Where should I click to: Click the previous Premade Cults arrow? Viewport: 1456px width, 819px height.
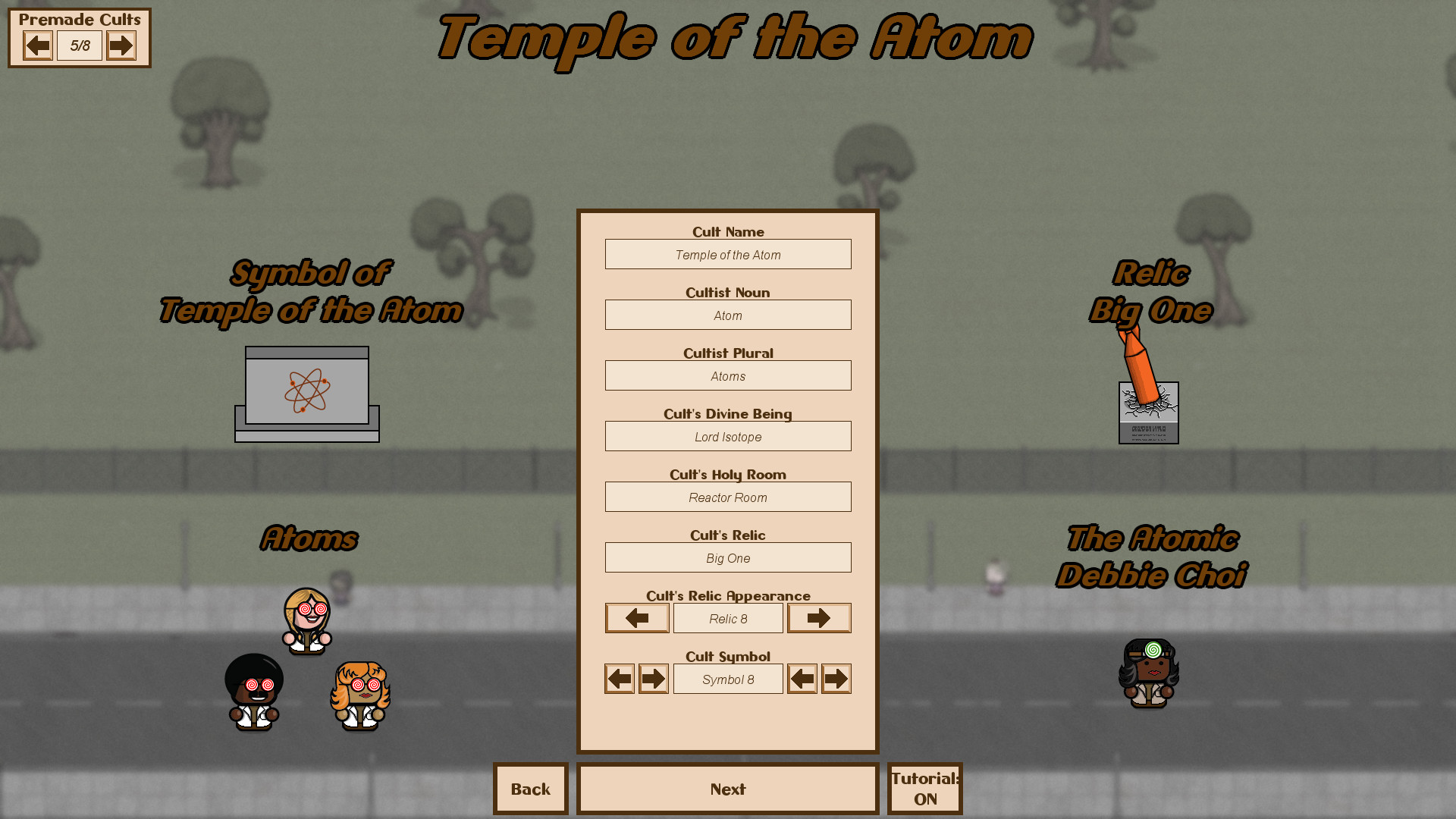39,45
